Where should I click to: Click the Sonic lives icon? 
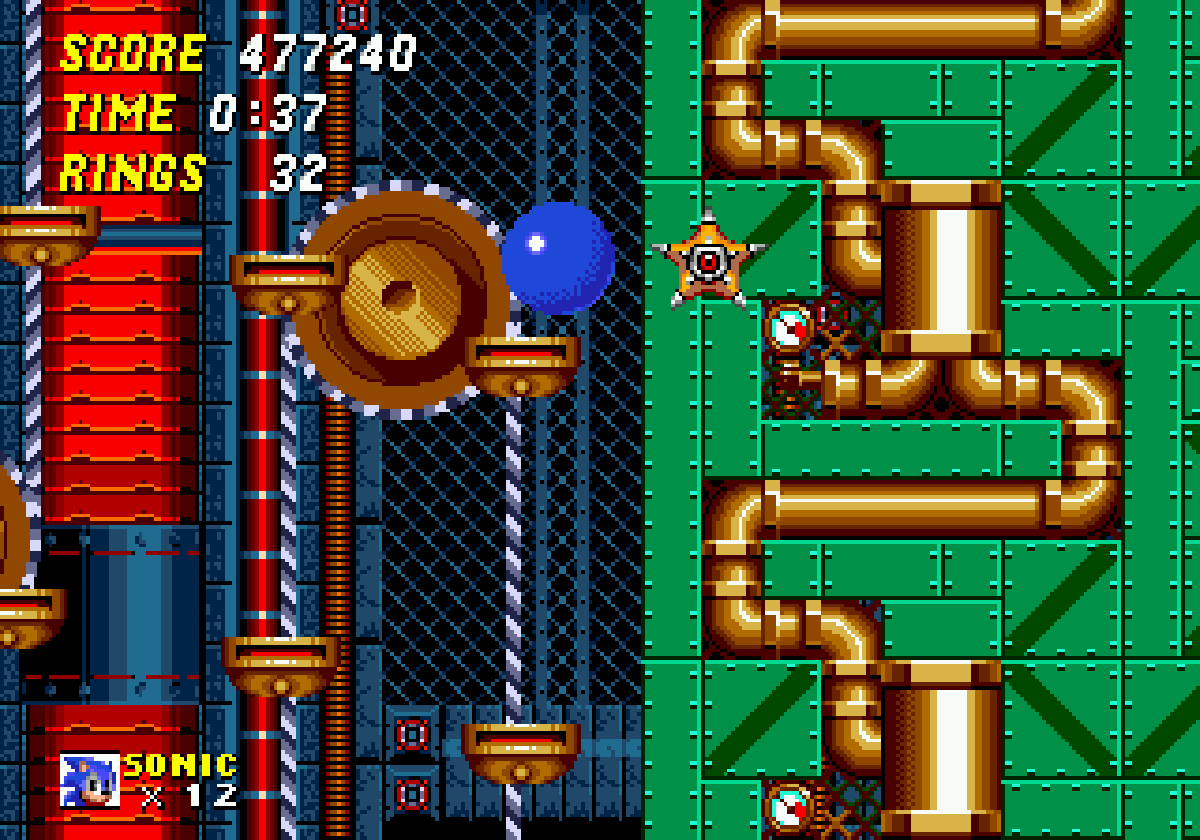coord(89,780)
